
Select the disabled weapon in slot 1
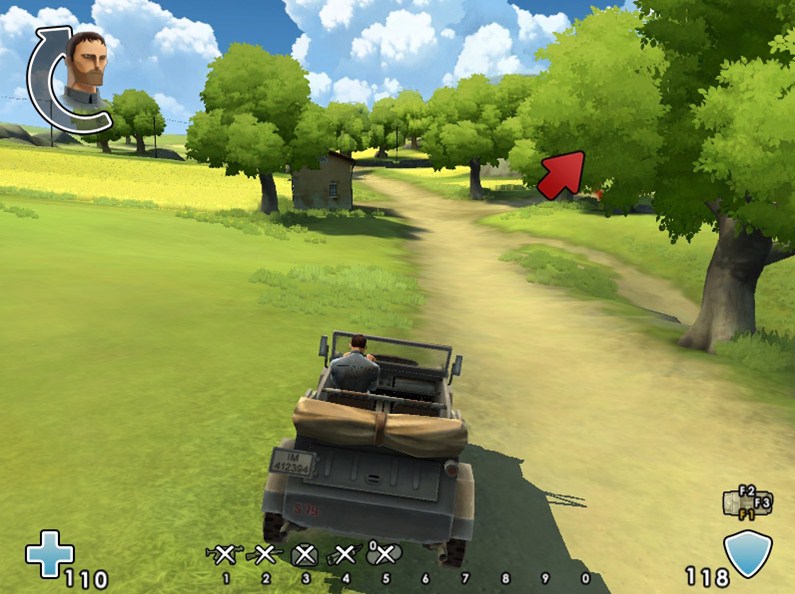[x=225, y=554]
